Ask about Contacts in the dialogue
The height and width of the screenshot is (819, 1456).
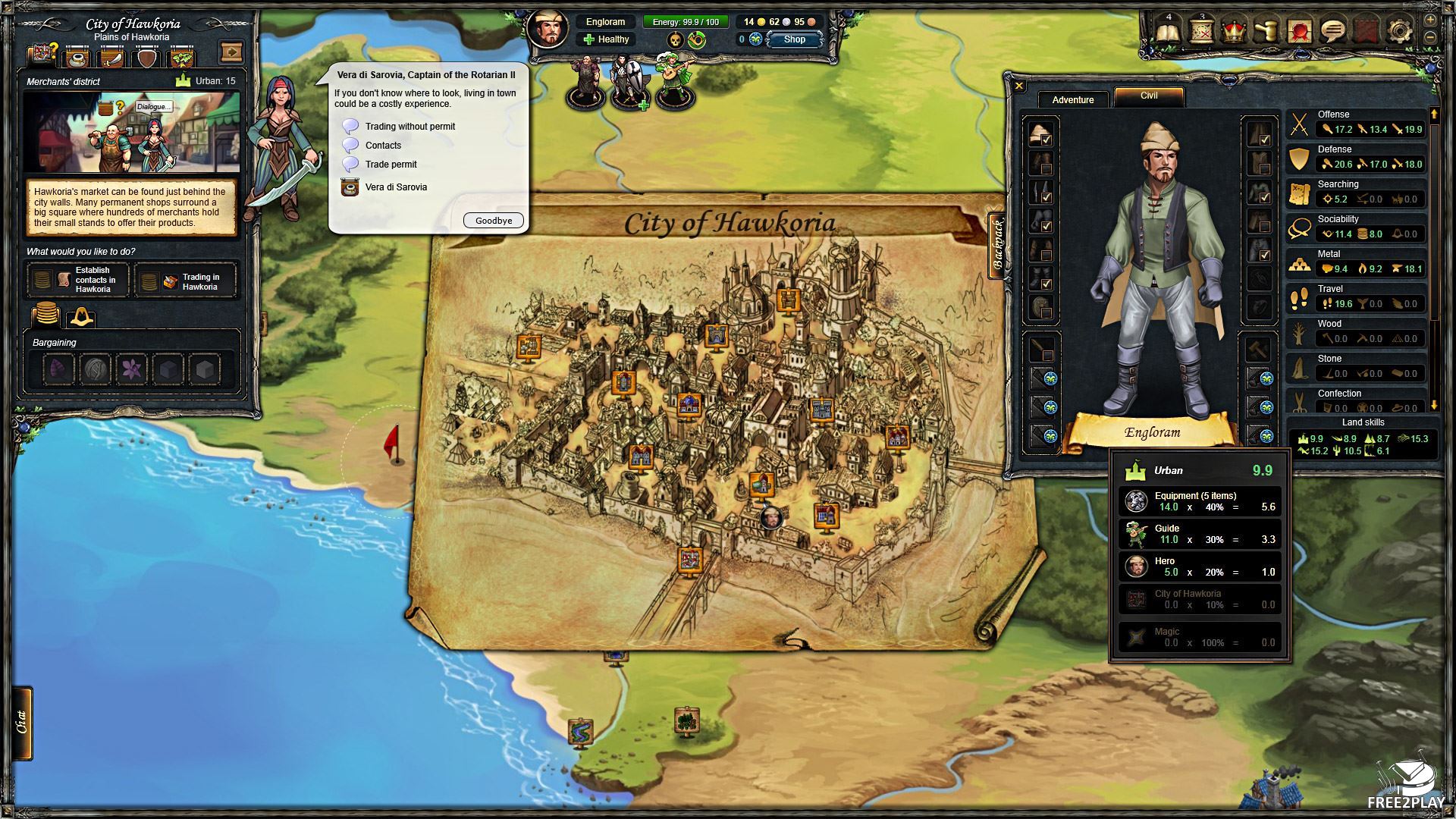click(x=383, y=146)
